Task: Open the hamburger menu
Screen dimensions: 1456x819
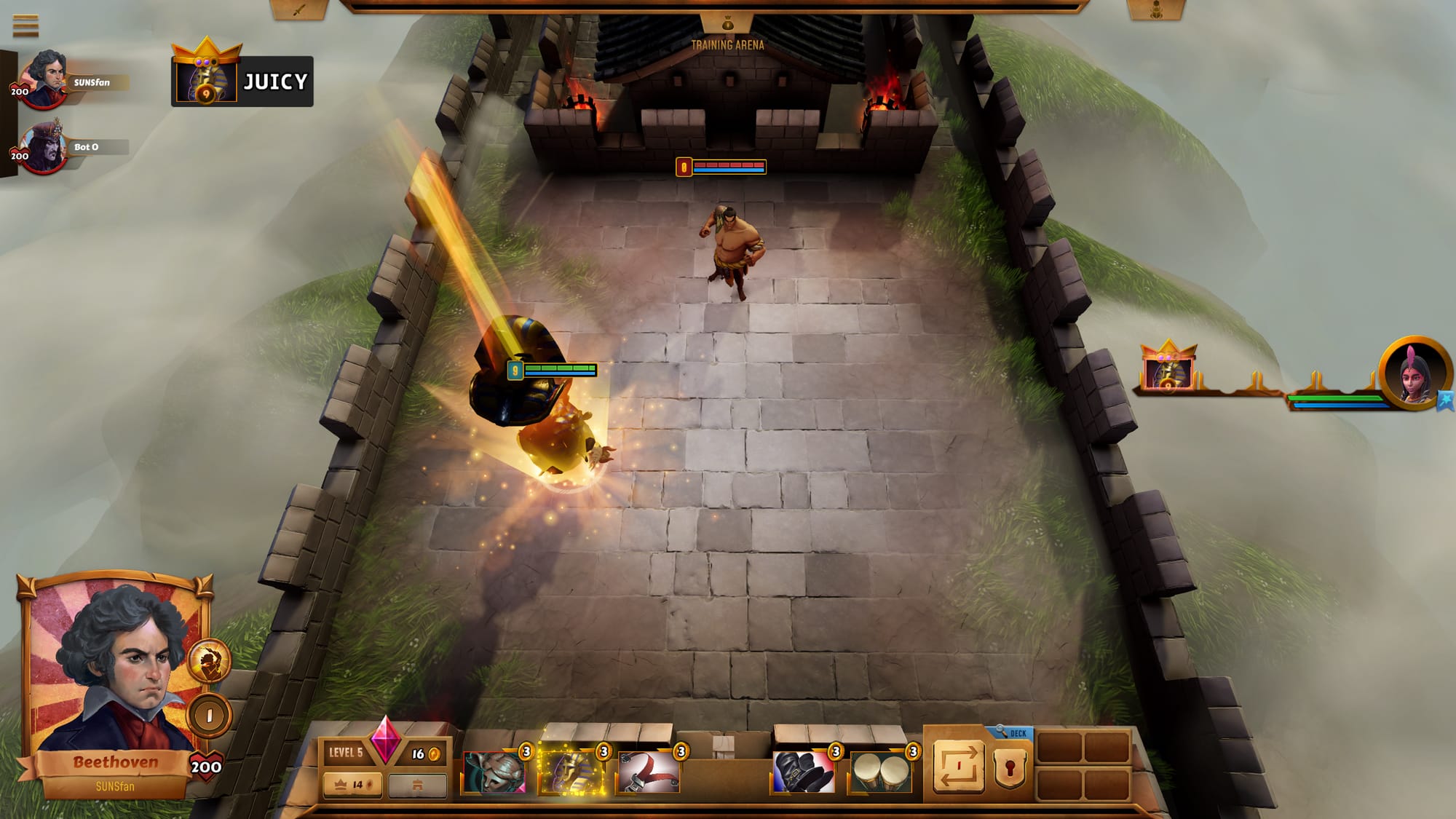Action: click(25, 25)
